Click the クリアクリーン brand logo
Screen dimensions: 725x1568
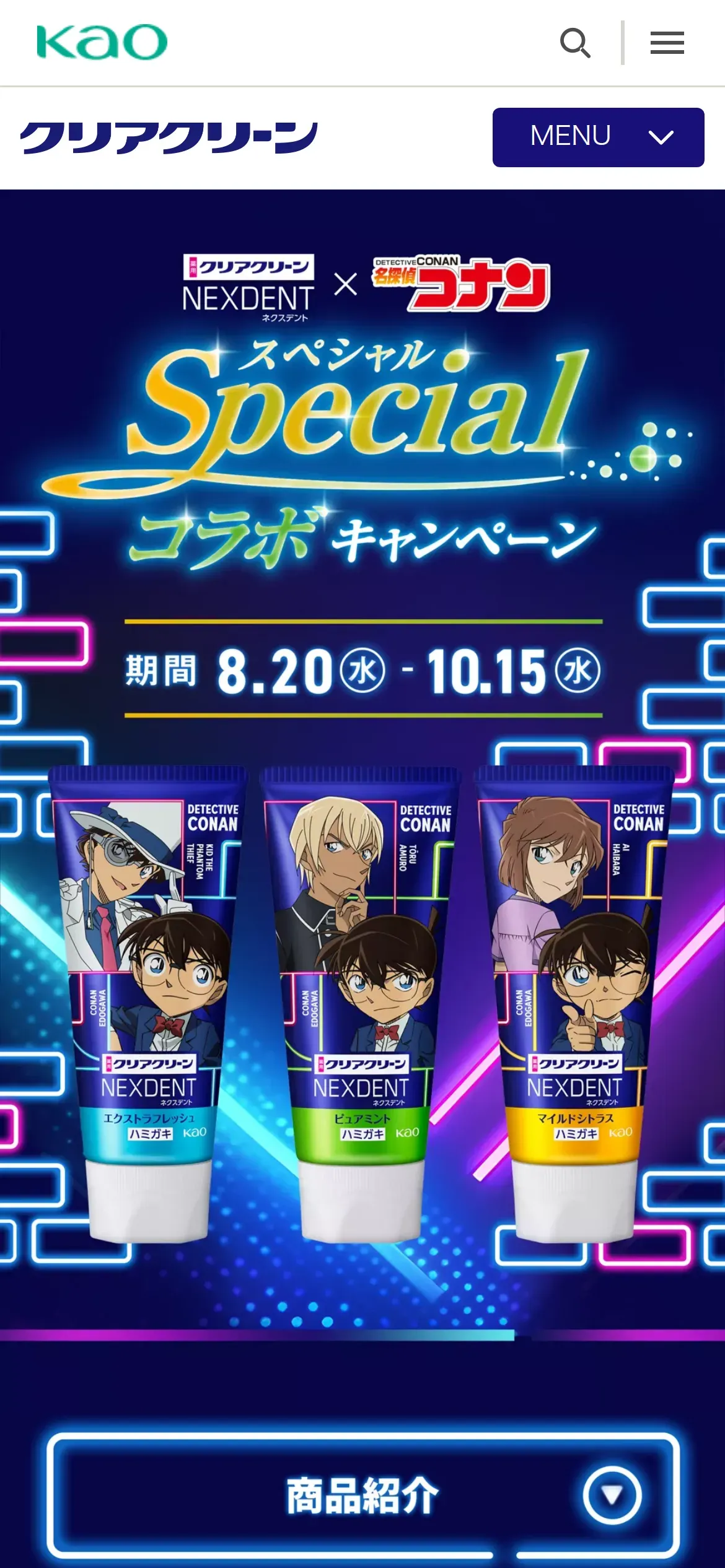click(x=169, y=137)
